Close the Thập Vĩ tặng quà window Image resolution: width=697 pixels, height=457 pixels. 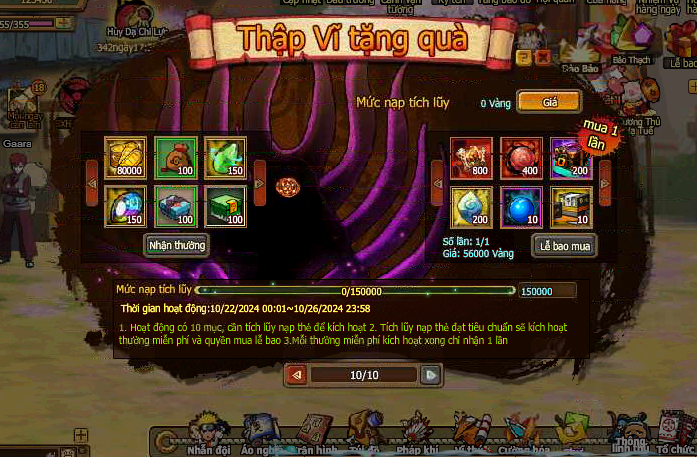click(x=542, y=58)
